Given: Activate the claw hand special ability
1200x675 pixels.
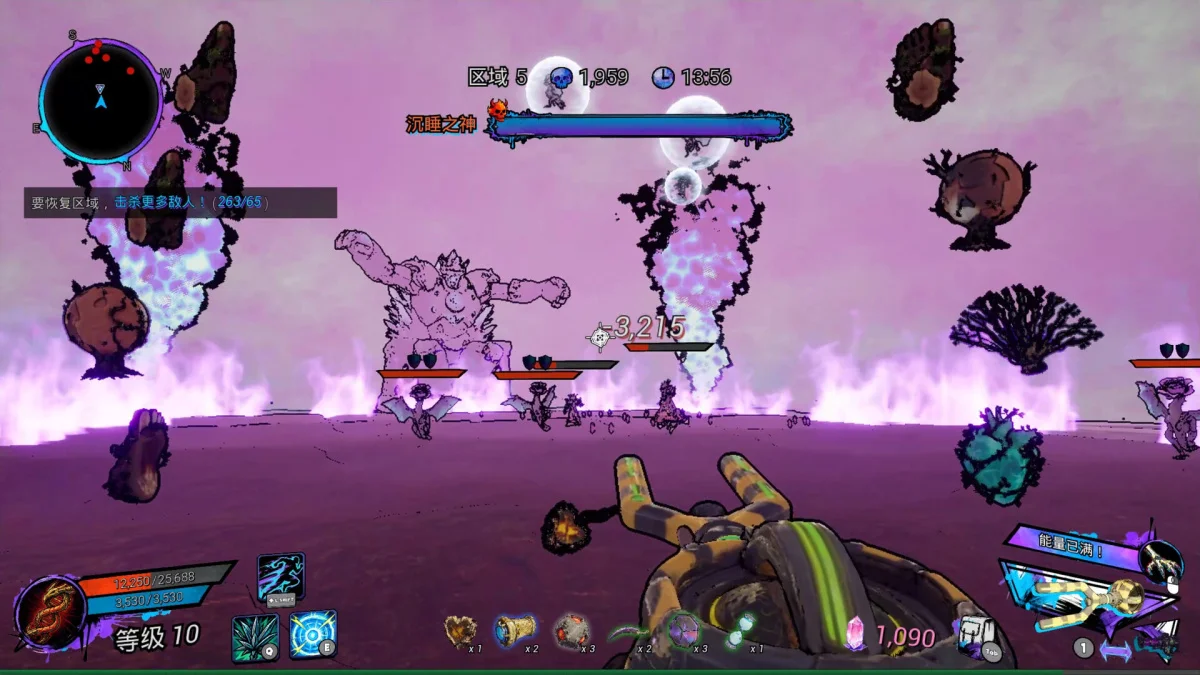Looking at the screenshot, I should pyautogui.click(x=1162, y=563).
